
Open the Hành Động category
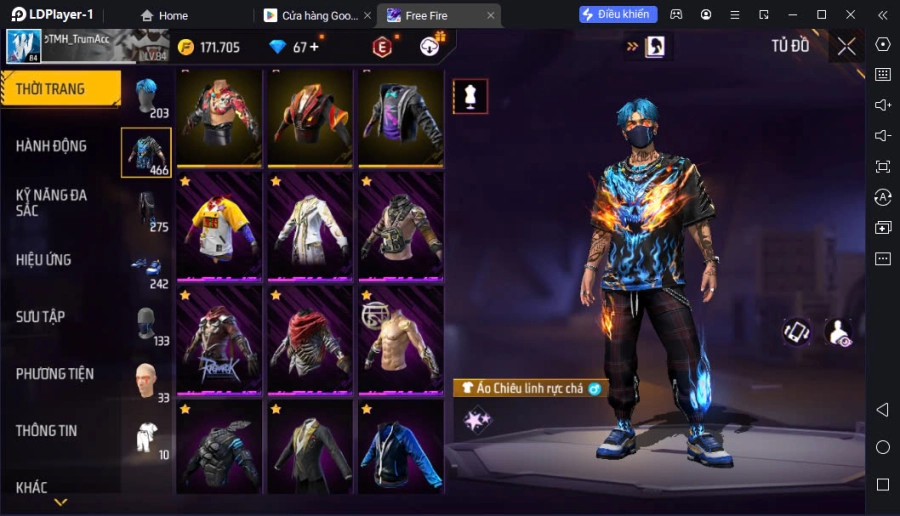click(52, 146)
